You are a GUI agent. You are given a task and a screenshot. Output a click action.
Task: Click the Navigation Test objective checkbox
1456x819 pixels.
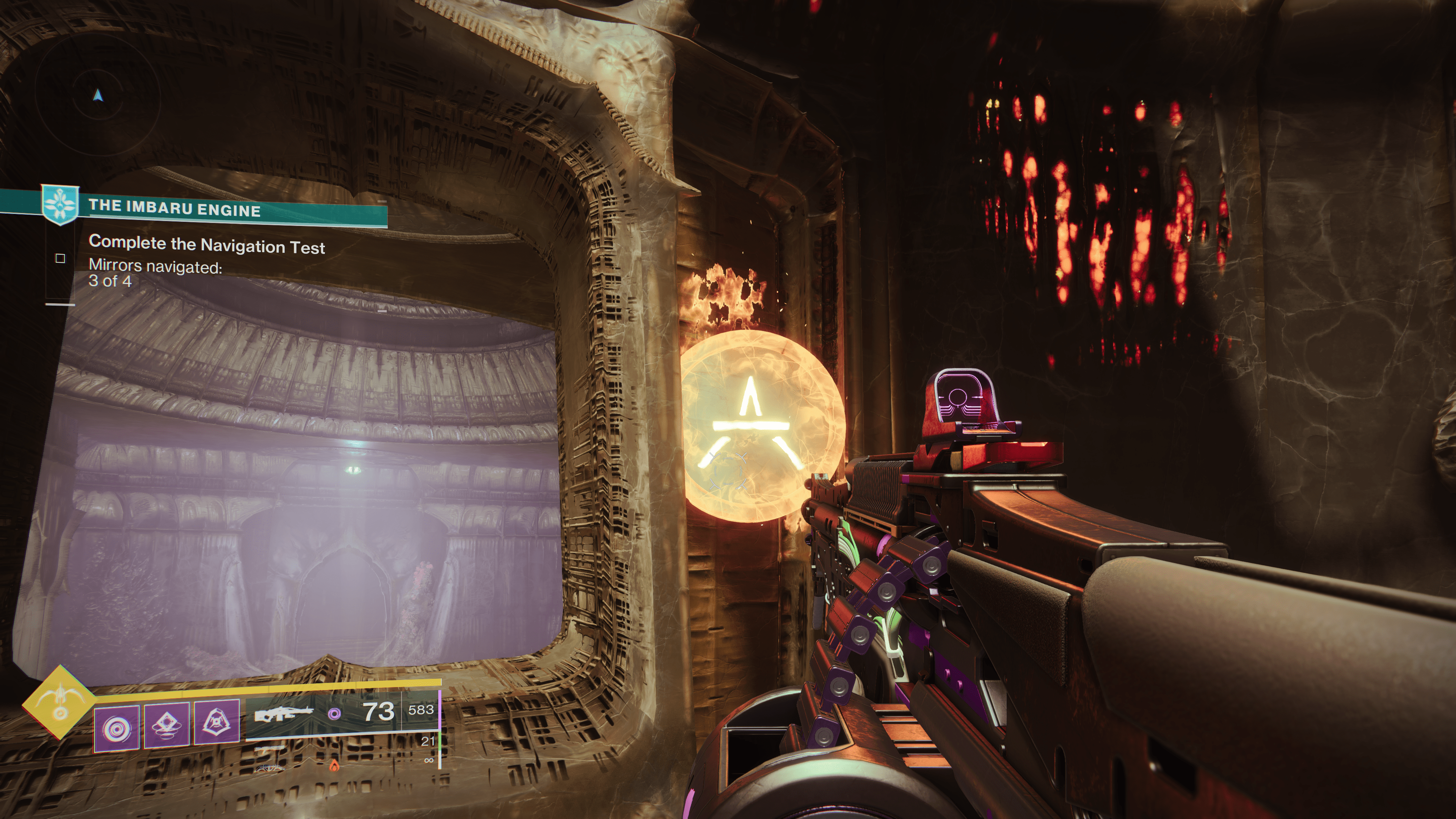pyautogui.click(x=60, y=258)
